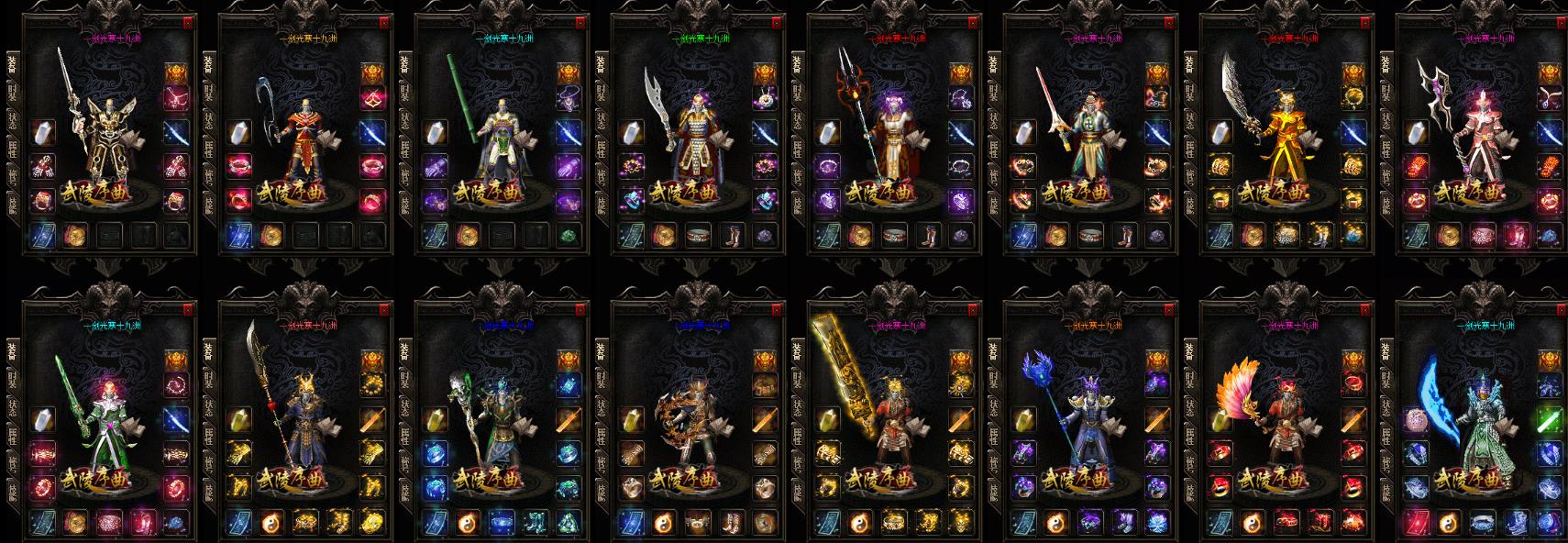This screenshot has width=1568, height=543.
Task: Select the belt slot under the red-white sword fighter
Action: click(1090, 235)
